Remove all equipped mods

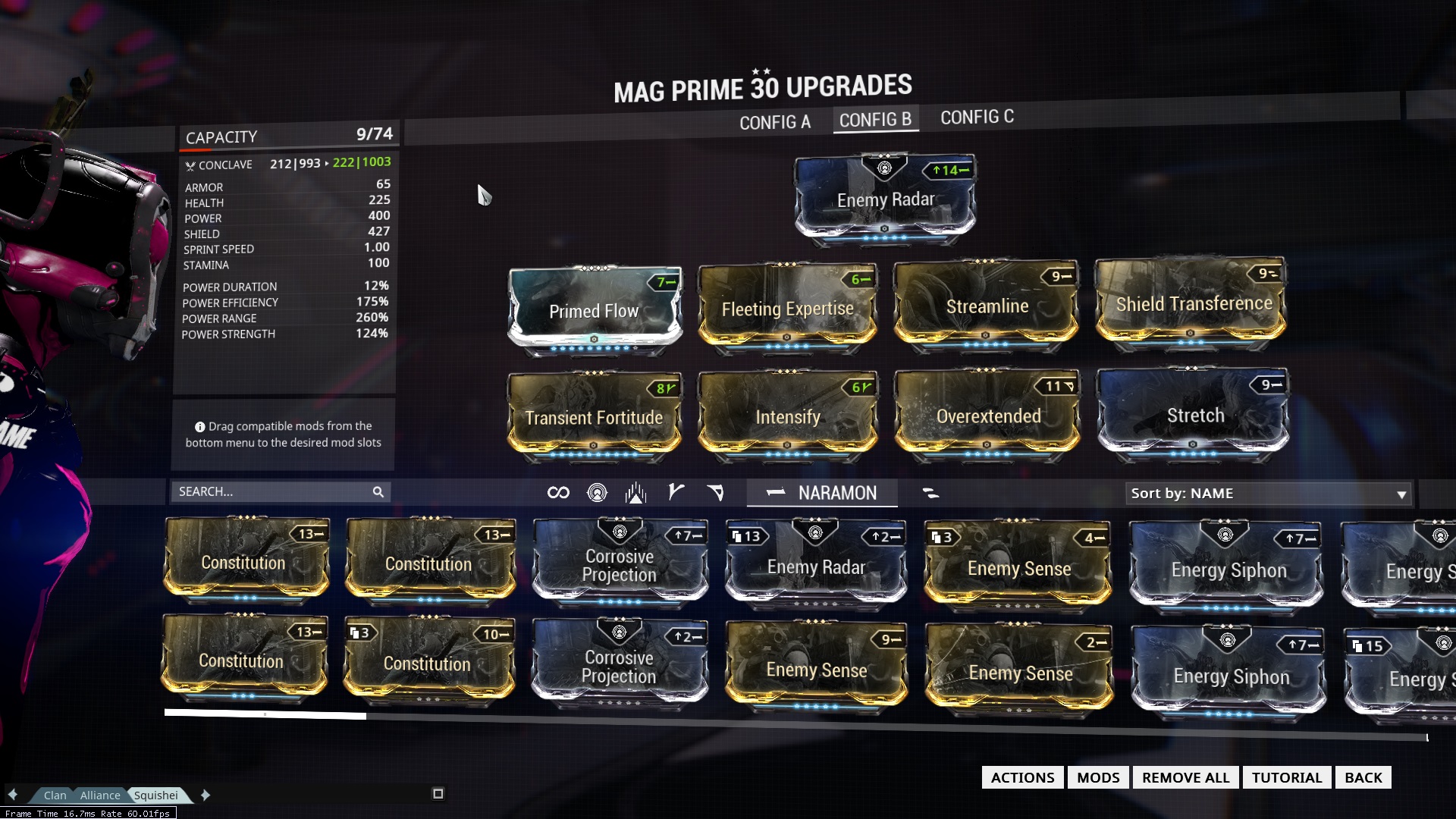point(1185,777)
